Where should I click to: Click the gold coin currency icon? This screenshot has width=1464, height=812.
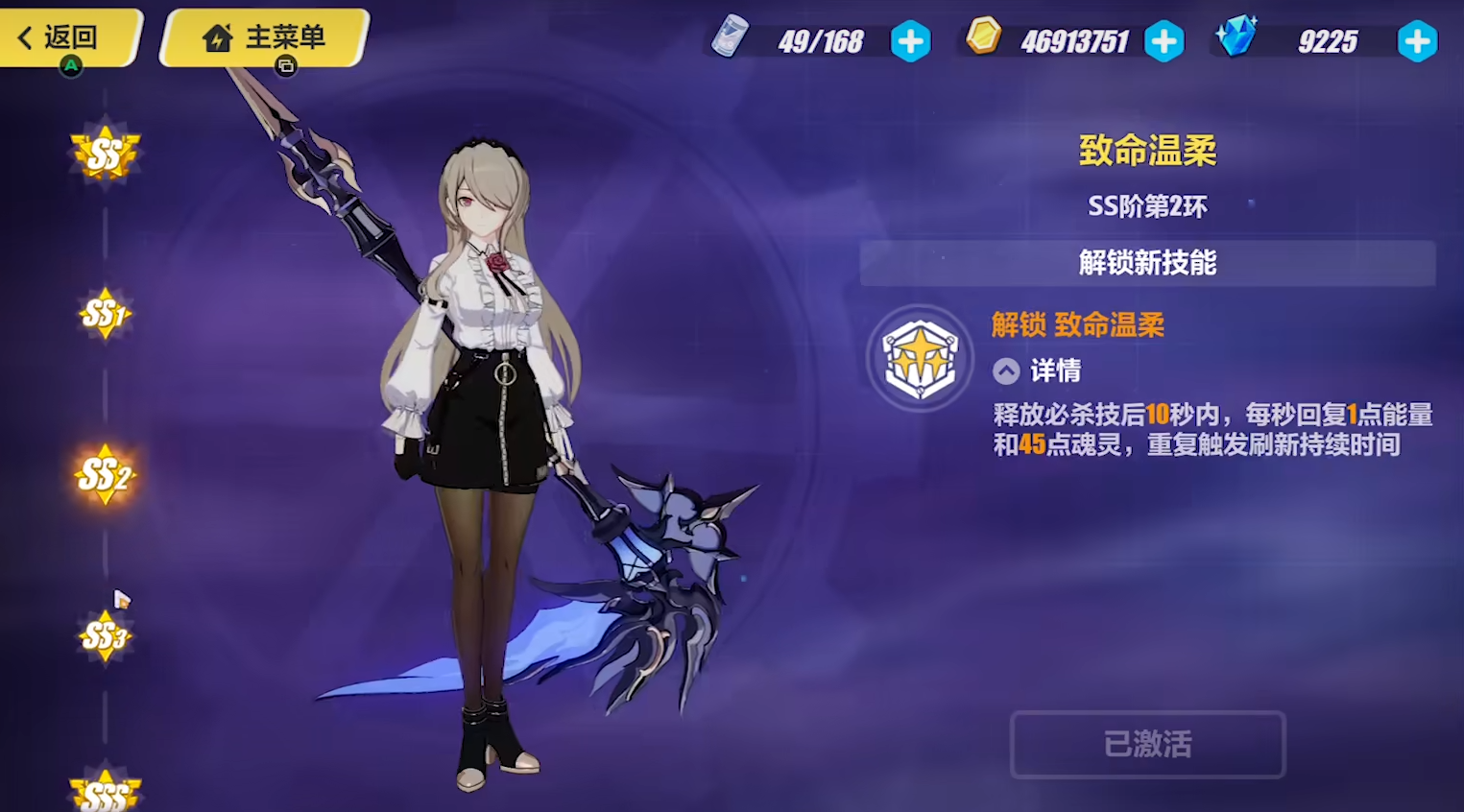pyautogui.click(x=983, y=39)
